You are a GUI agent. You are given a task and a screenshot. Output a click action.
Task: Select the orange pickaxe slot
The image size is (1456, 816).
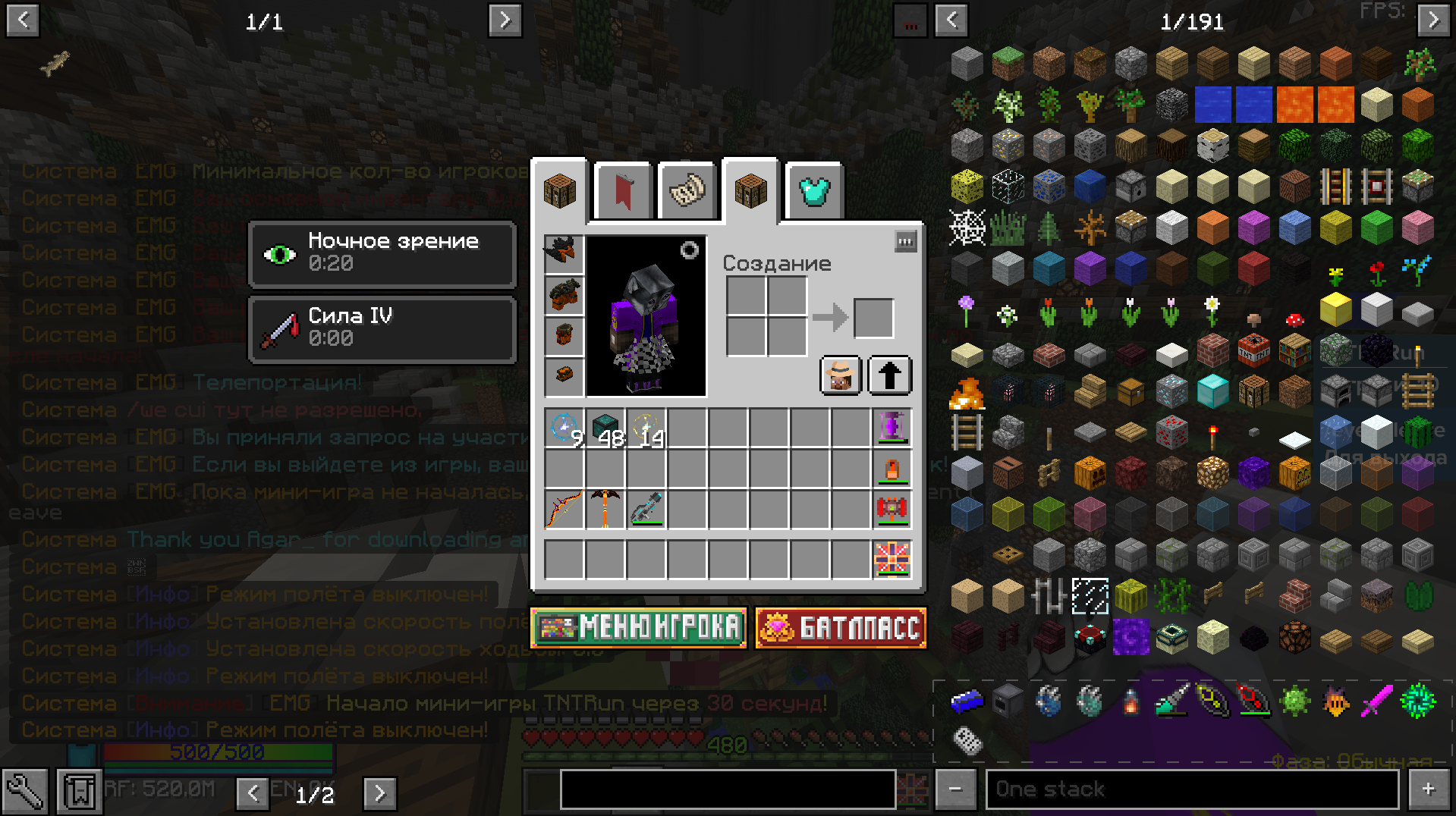click(605, 508)
